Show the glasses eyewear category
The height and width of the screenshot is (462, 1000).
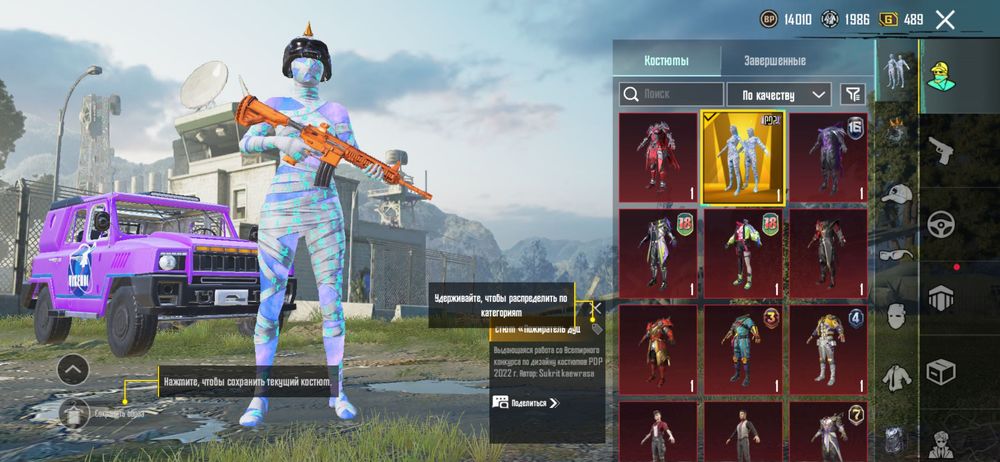[897, 254]
